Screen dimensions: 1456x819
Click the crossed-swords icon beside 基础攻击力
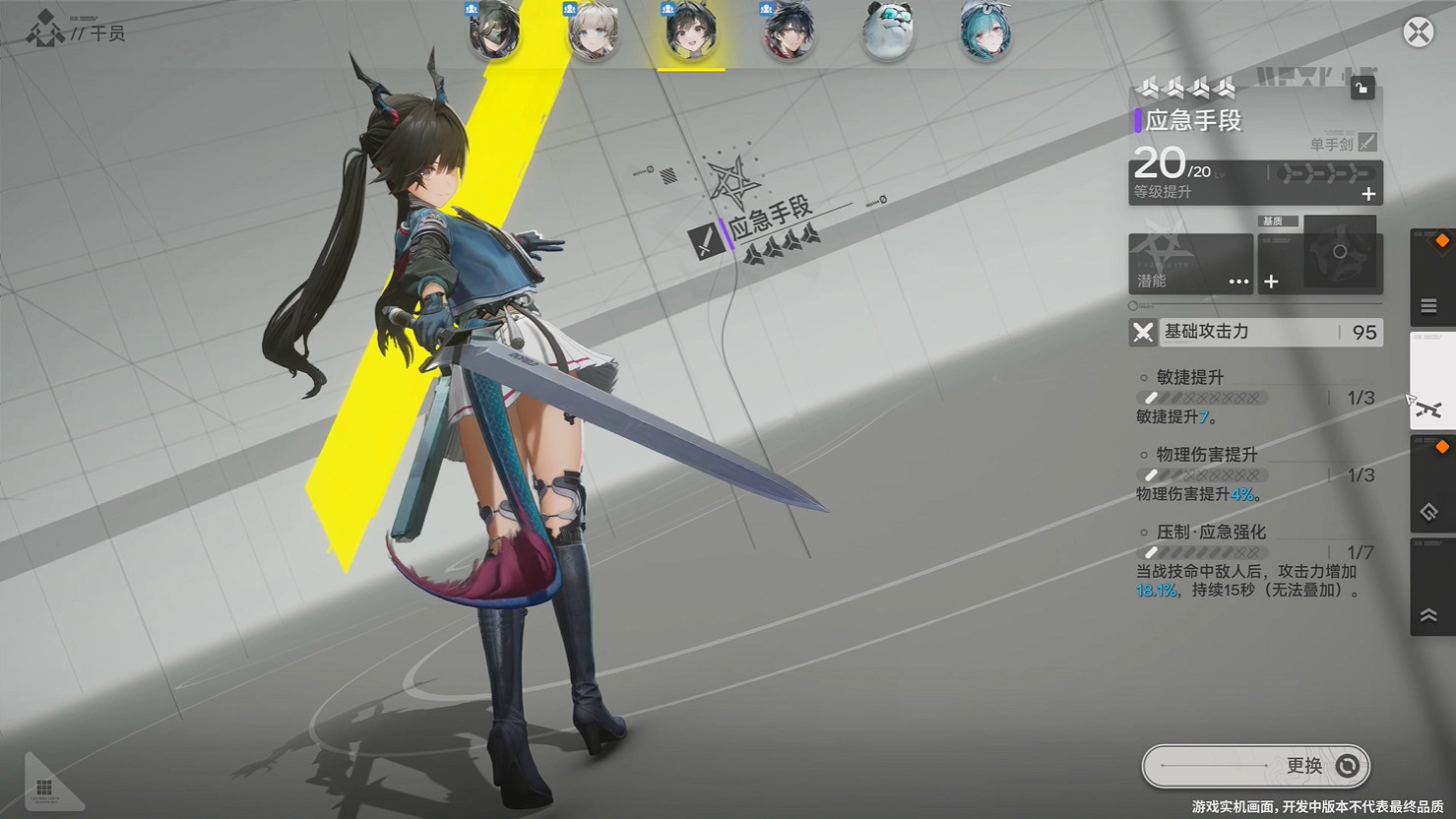(1142, 333)
